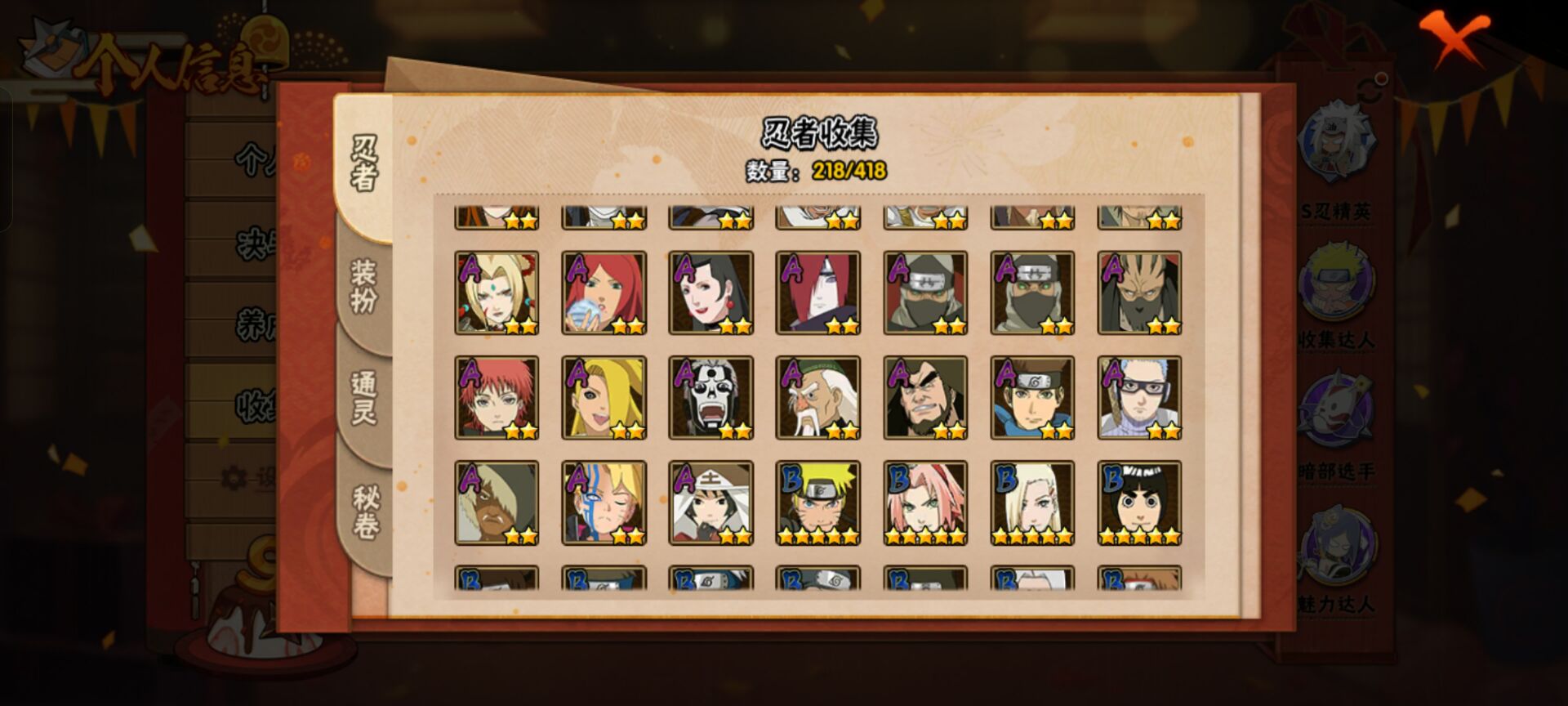The width and height of the screenshot is (1568, 706).
Task: Open the 秘卷 scroll tab
Action: [365, 512]
